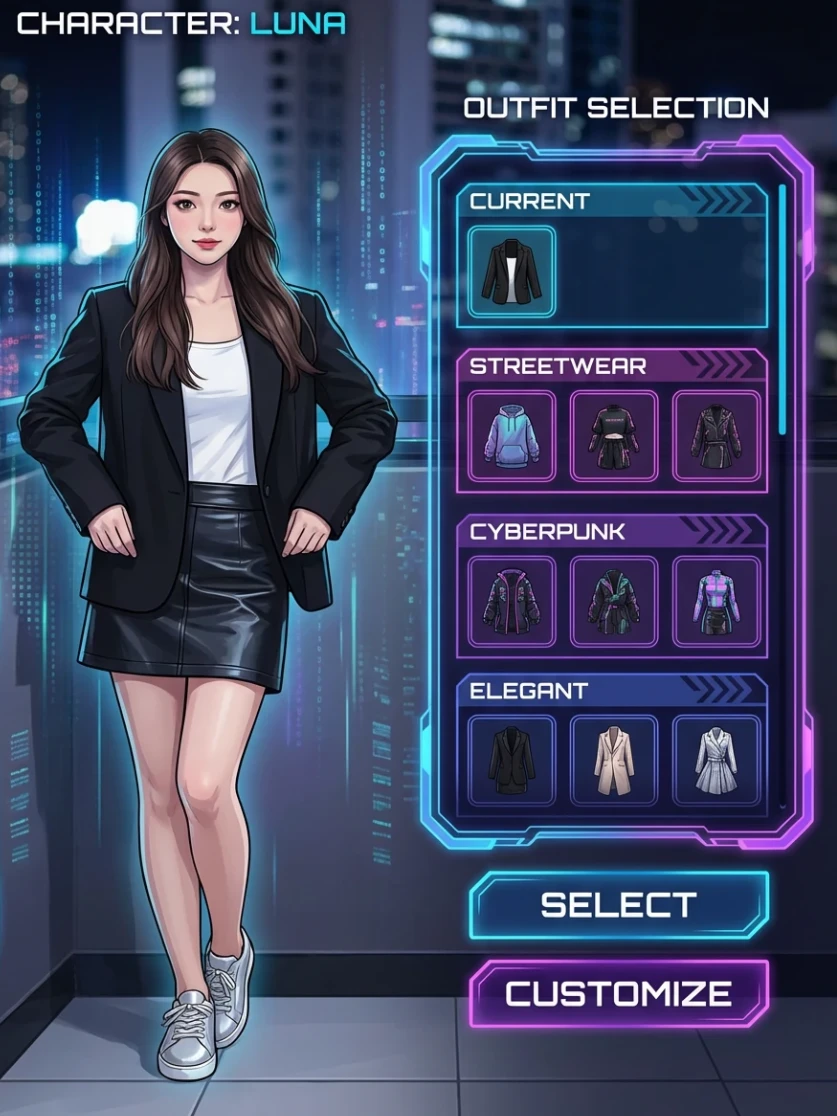Image resolution: width=837 pixels, height=1116 pixels.
Task: Pick the blue hoodie streetwear outfit
Action: tap(511, 436)
